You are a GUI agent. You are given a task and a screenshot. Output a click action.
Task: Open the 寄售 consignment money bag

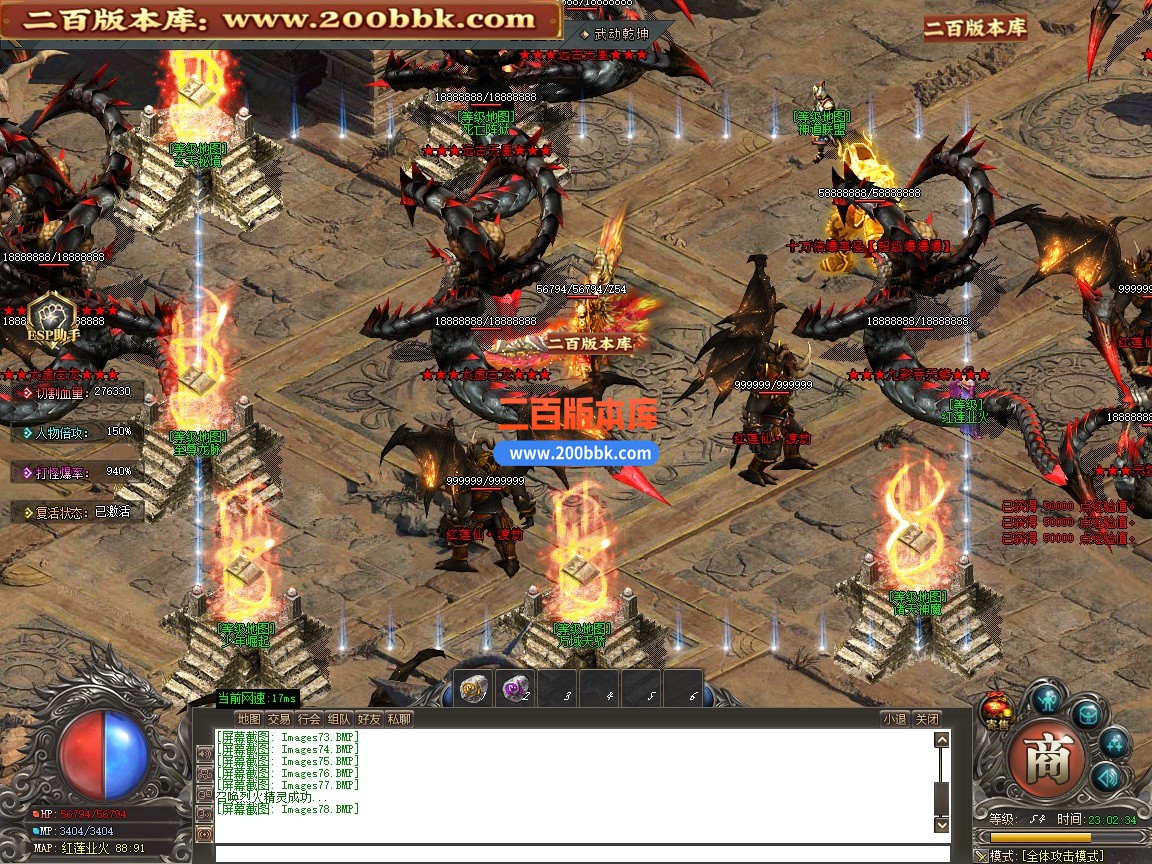[996, 711]
